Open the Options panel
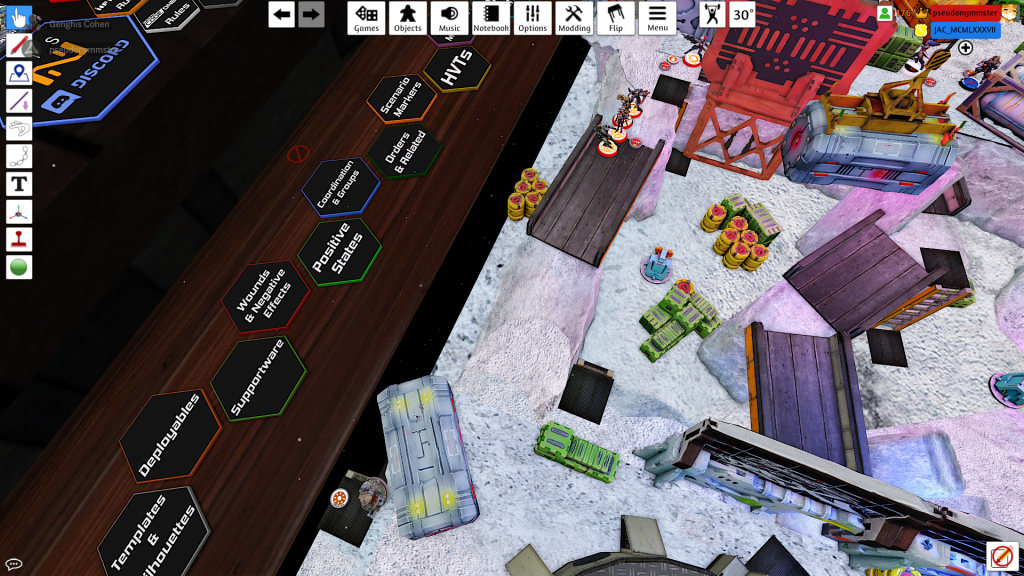The width and height of the screenshot is (1024, 576). (x=532, y=17)
